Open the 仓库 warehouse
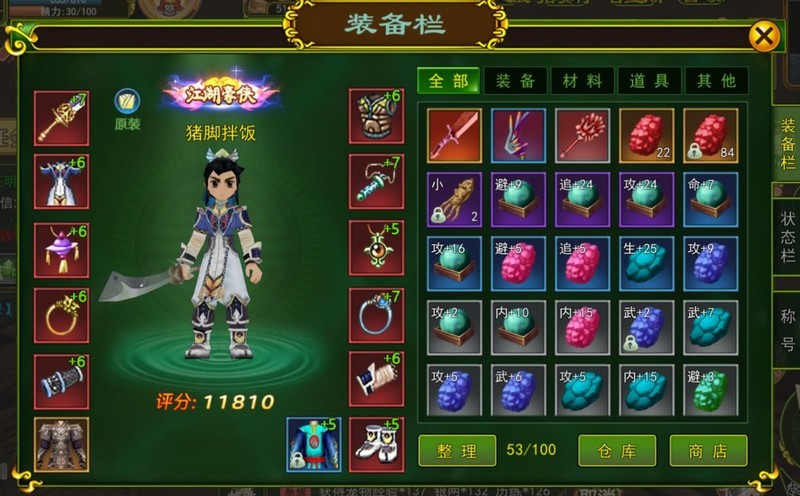Viewport: 800px width, 496px height. pos(617,450)
